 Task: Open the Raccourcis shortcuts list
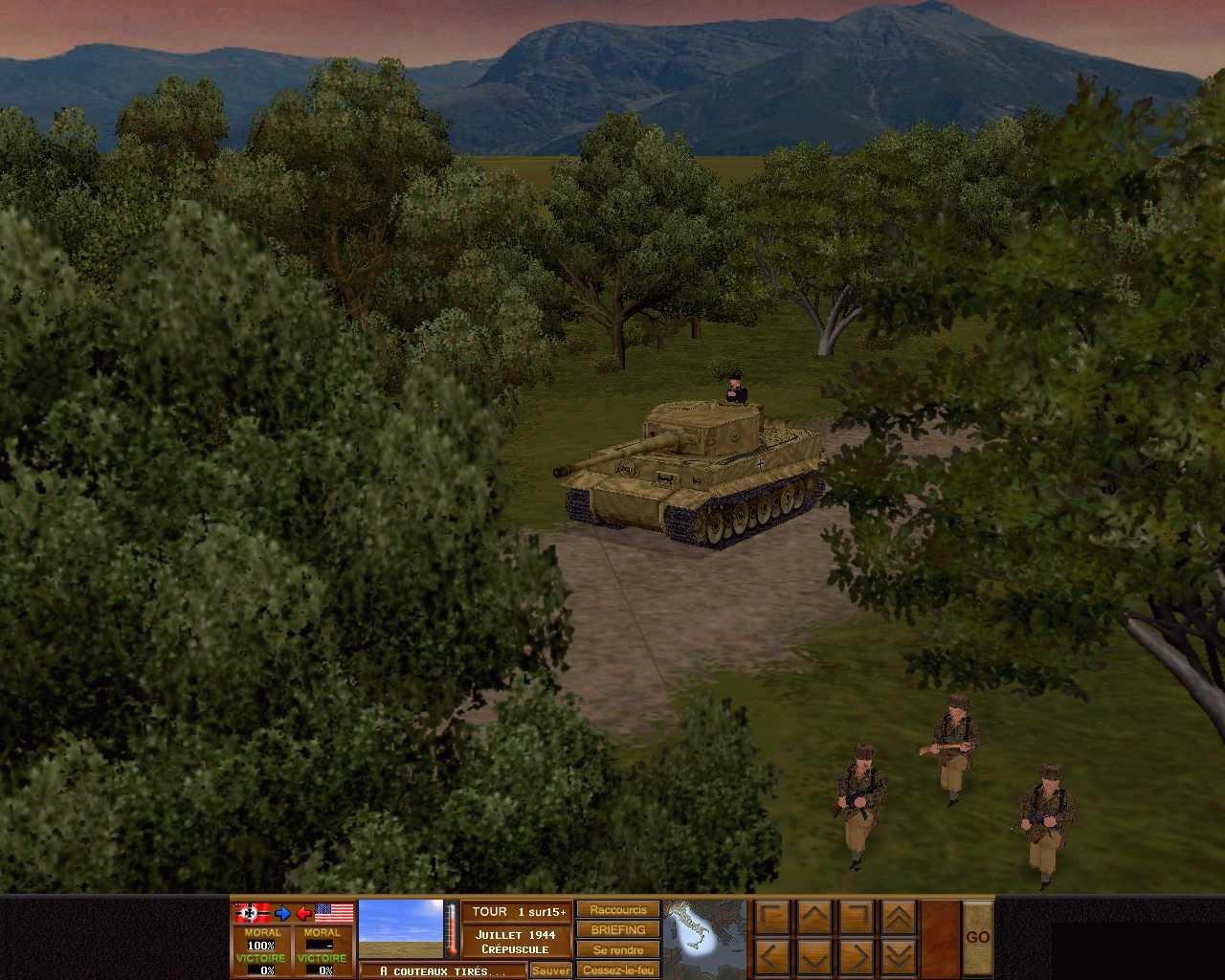[617, 910]
